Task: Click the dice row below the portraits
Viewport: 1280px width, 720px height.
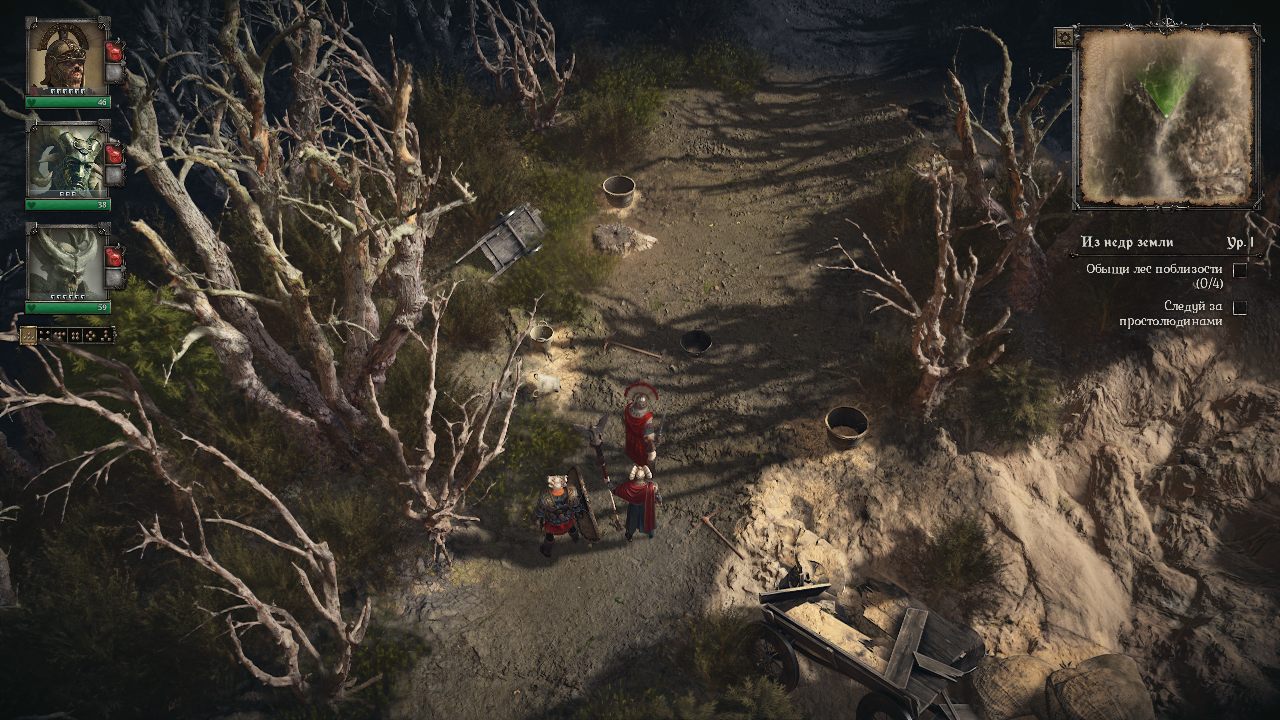Action: [x=67, y=335]
